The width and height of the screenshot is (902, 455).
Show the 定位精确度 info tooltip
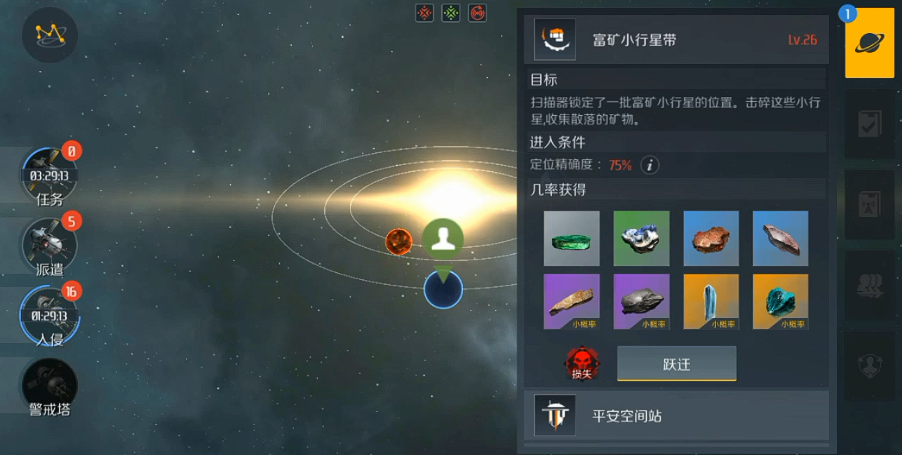(x=650, y=165)
